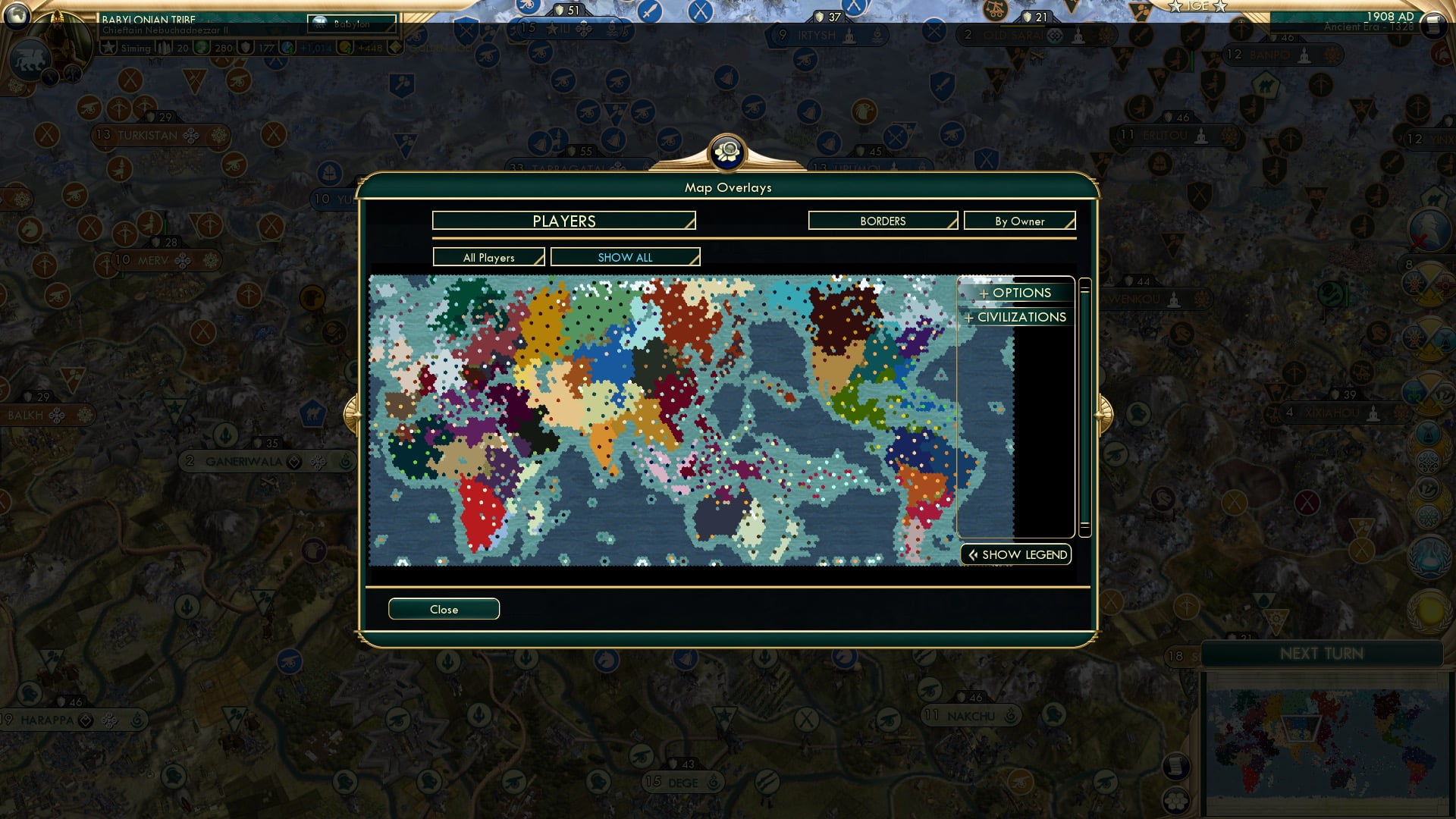This screenshot has height=819, width=1456.
Task: Click the gold coin icon in the resource bar
Action: (x=346, y=46)
